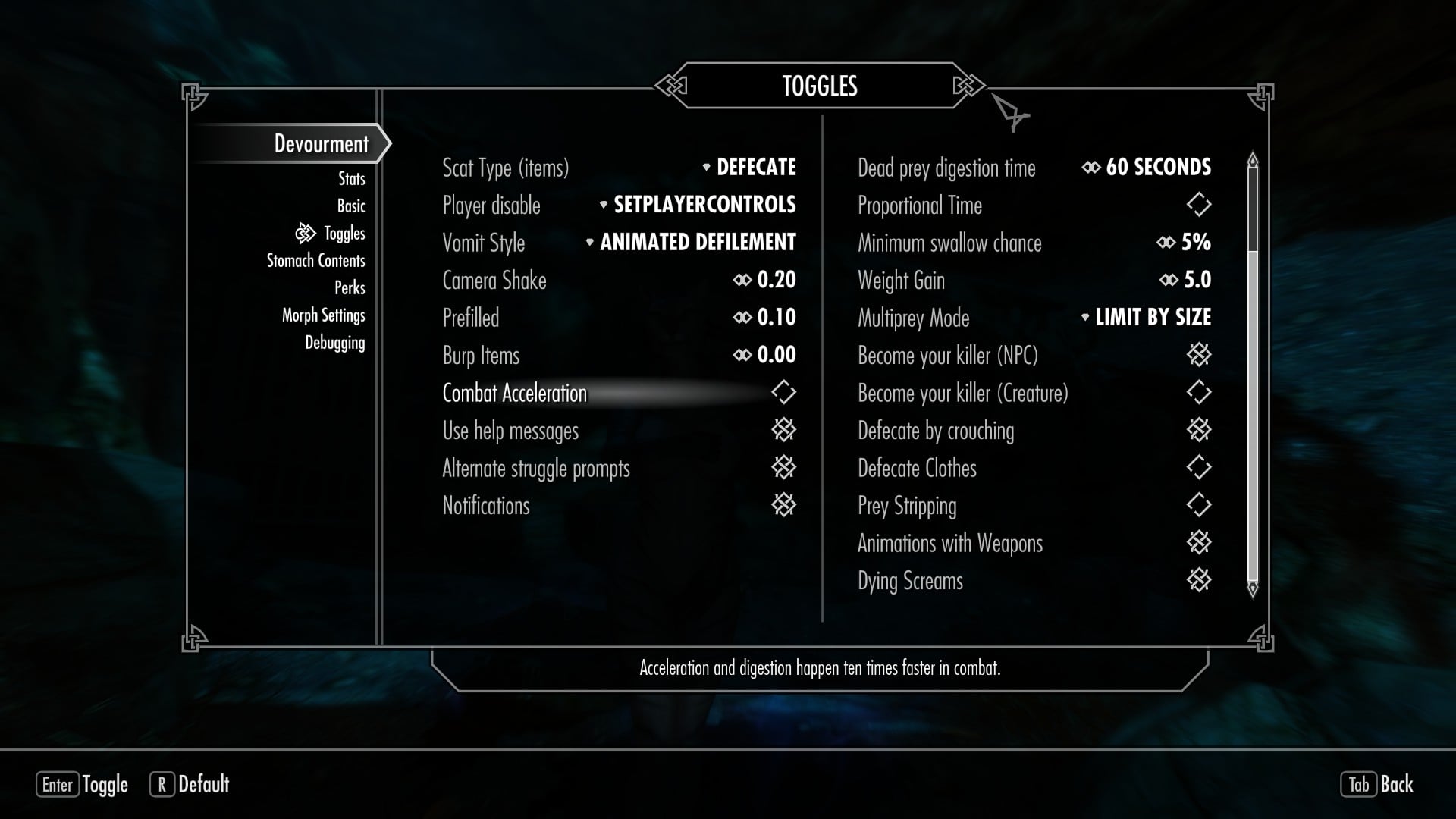
Task: Open the Vomit Style dropdown
Action: point(696,243)
